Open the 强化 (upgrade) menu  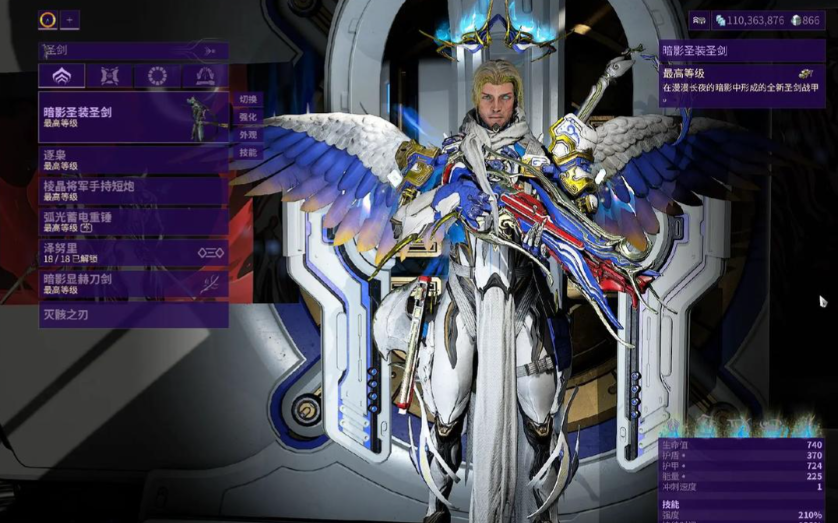point(248,117)
